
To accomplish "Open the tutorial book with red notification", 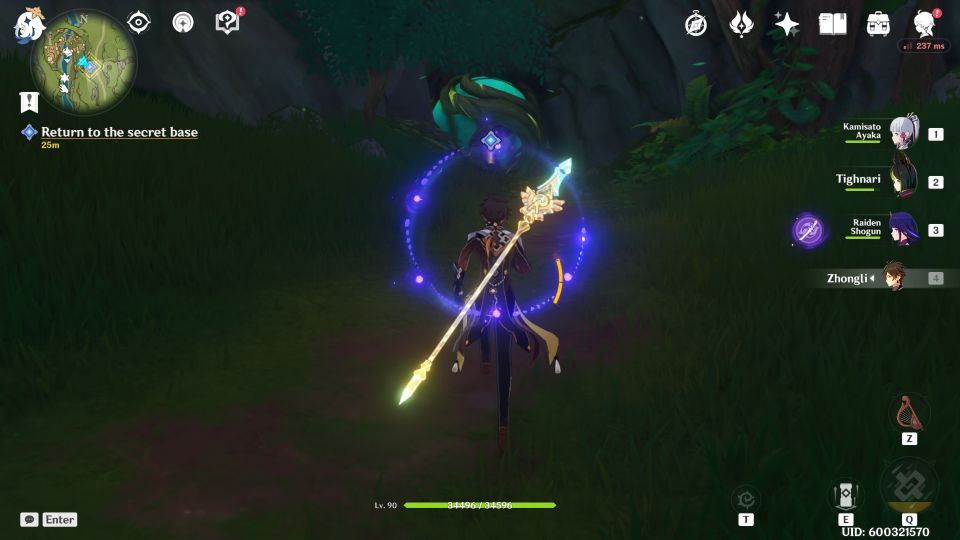I will click(227, 21).
